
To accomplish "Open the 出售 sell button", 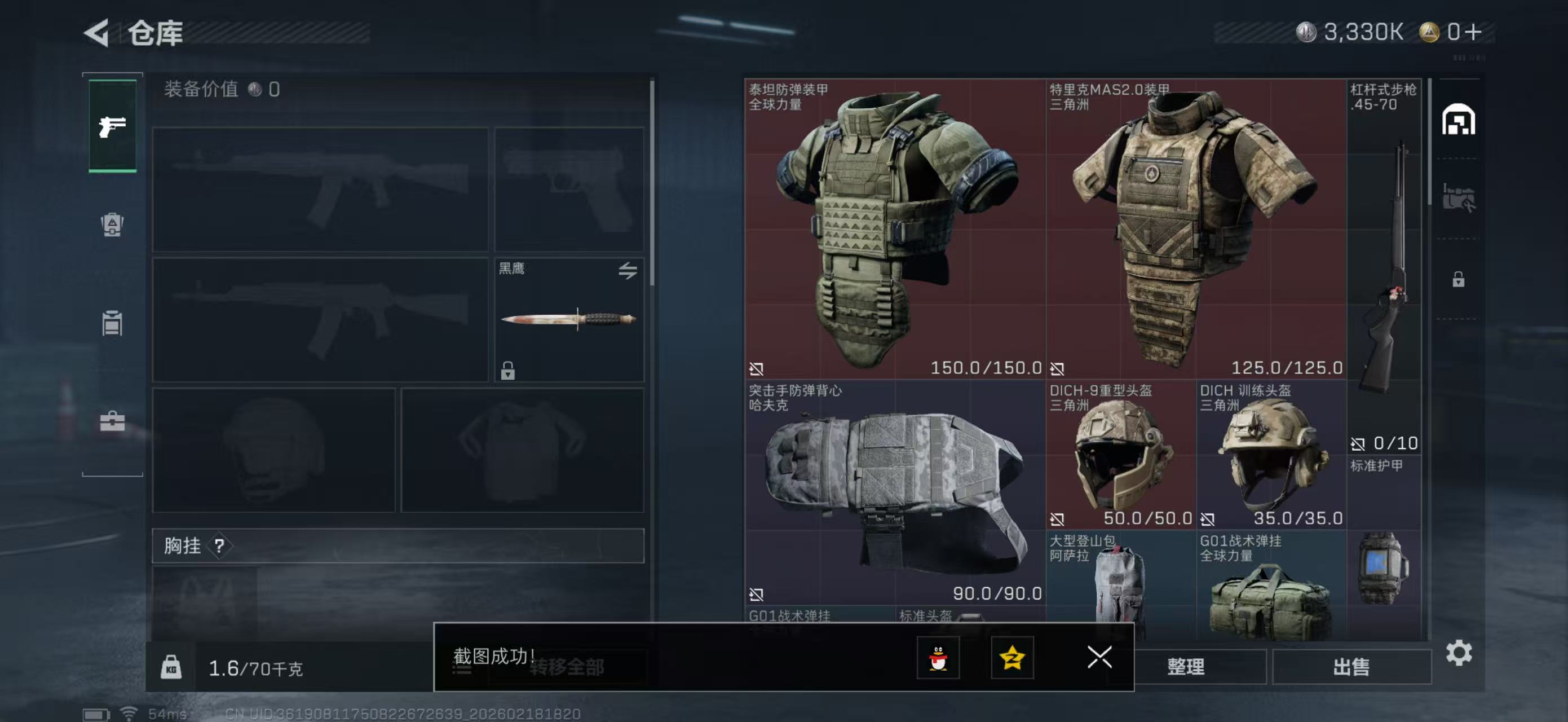I will (1351, 667).
